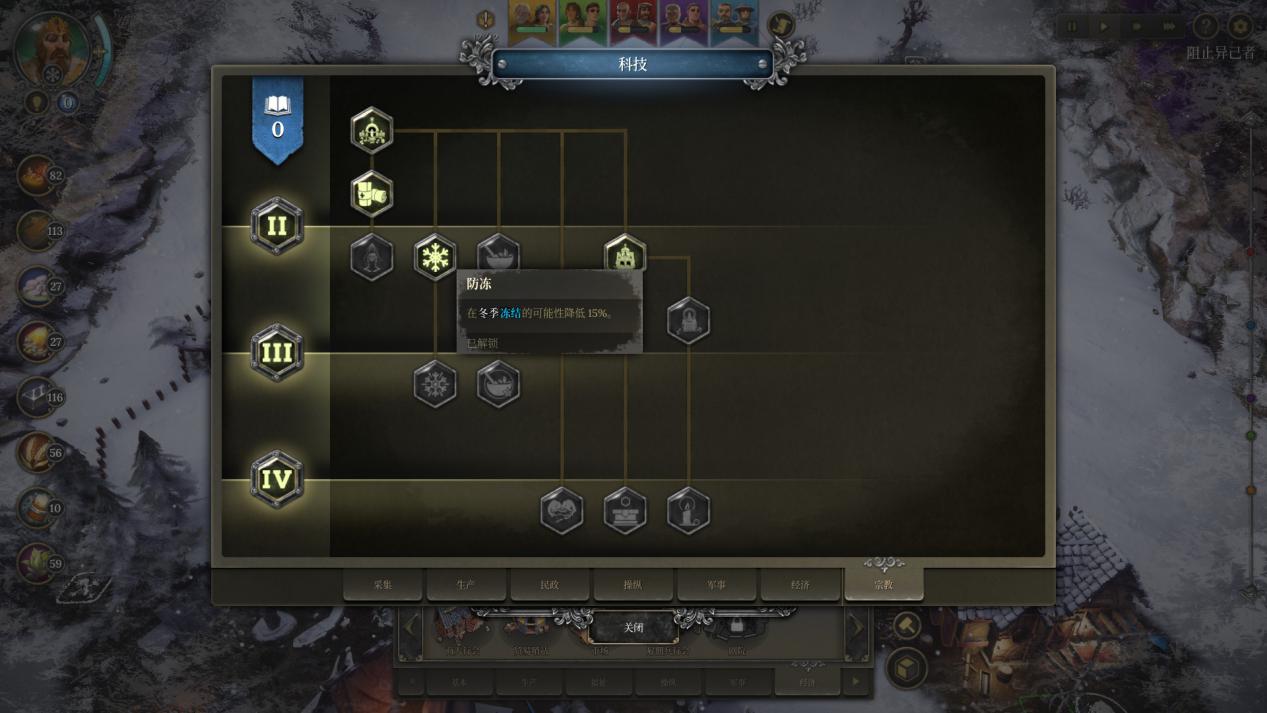Select the 民政 tech tab
The width and height of the screenshot is (1267, 713).
tap(549, 584)
